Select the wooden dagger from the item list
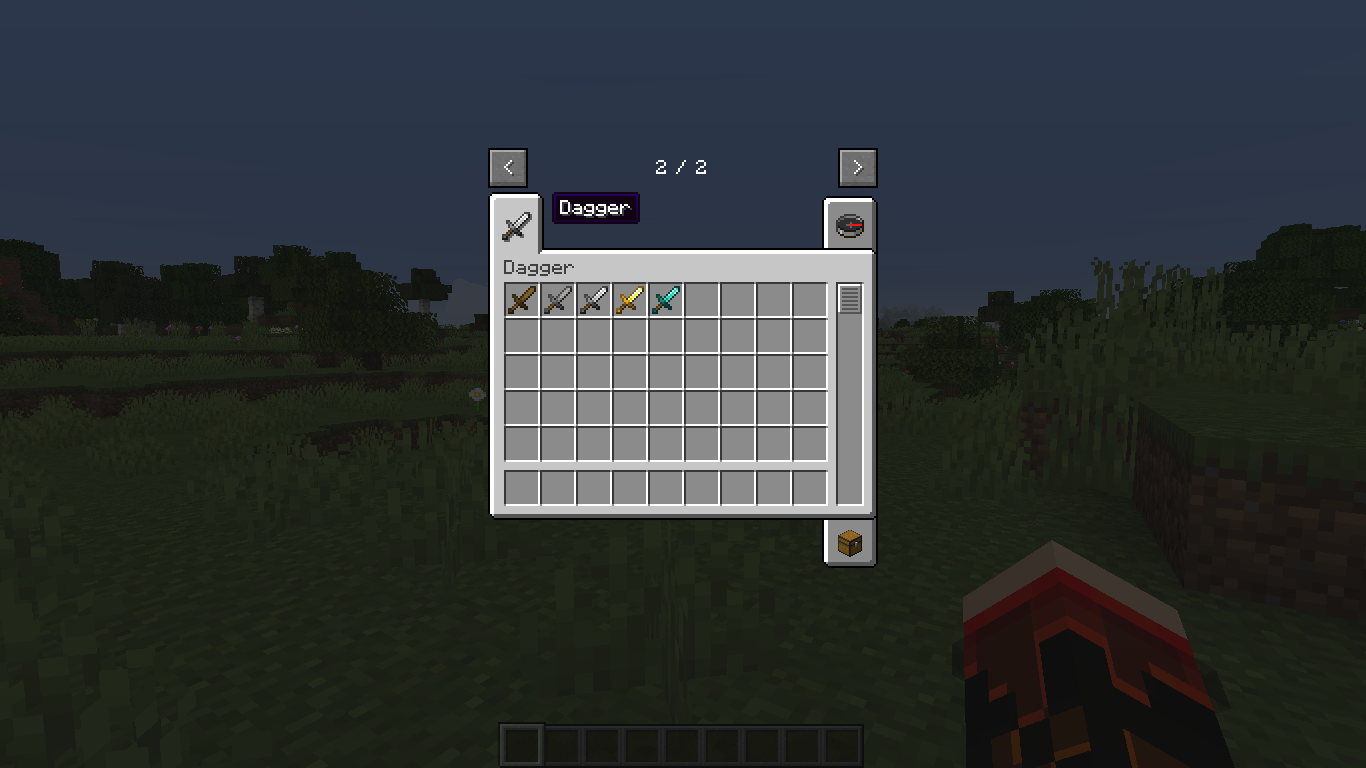Image resolution: width=1366 pixels, height=768 pixels. (x=520, y=299)
